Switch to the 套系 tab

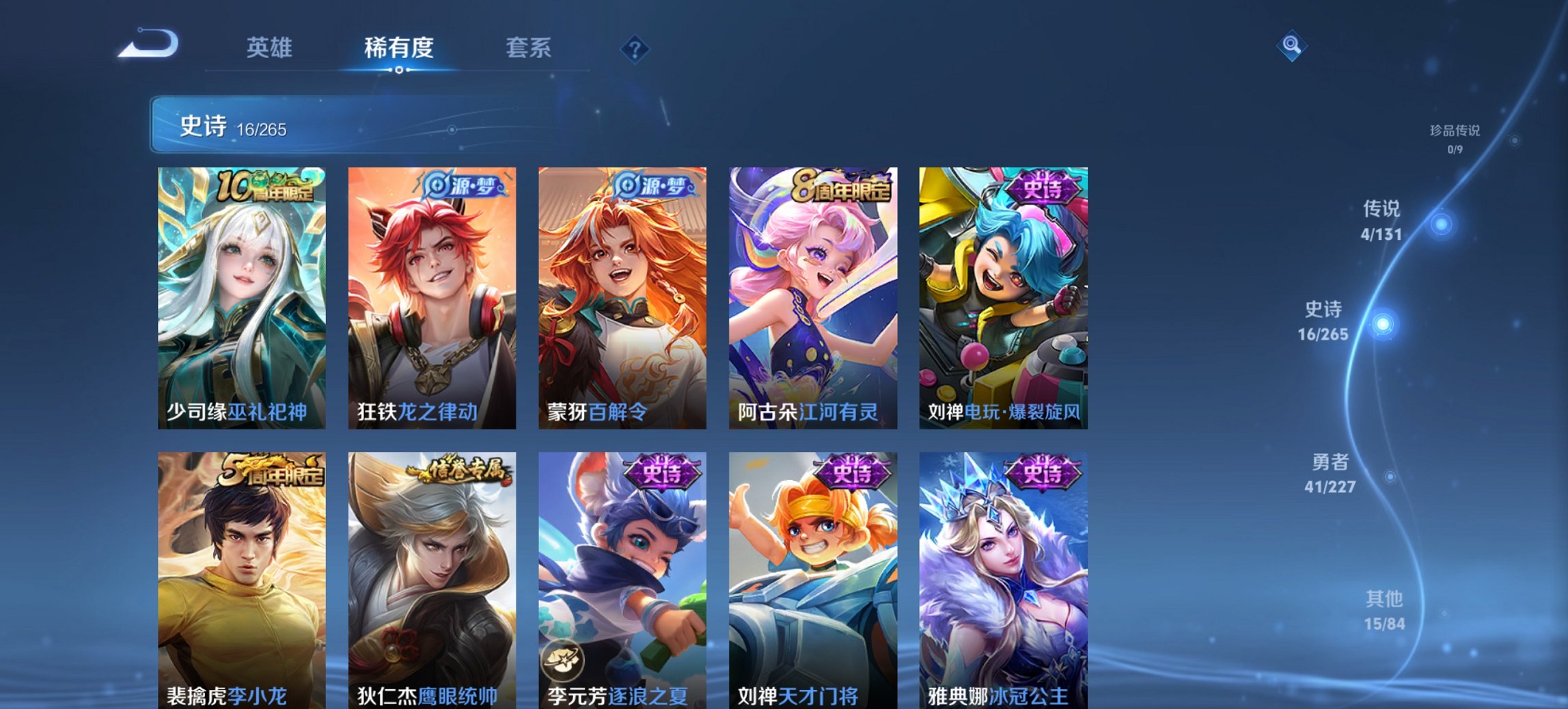(x=527, y=48)
